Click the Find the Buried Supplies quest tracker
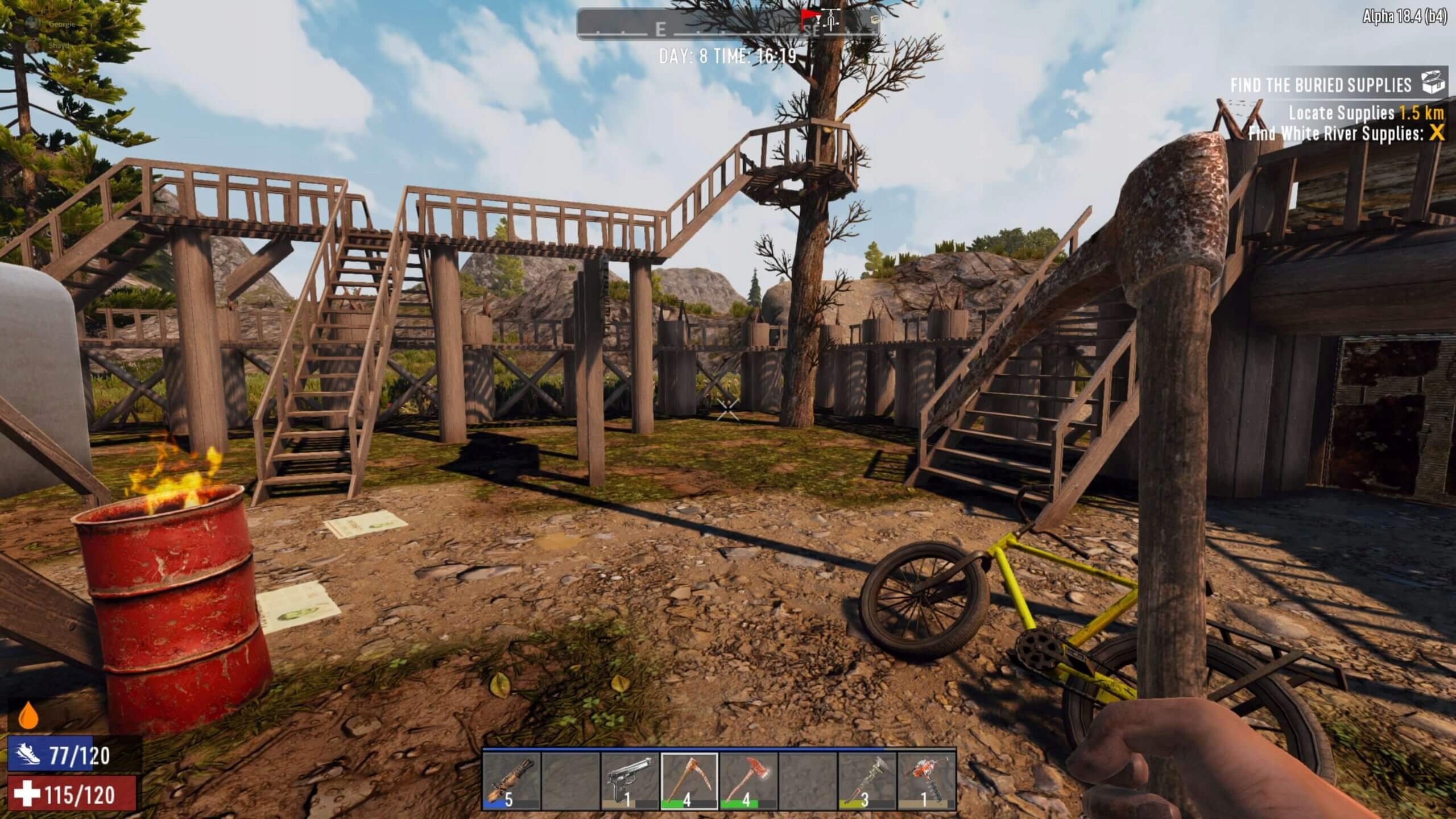Screen dimensions: 1456x819 (x=1321, y=85)
